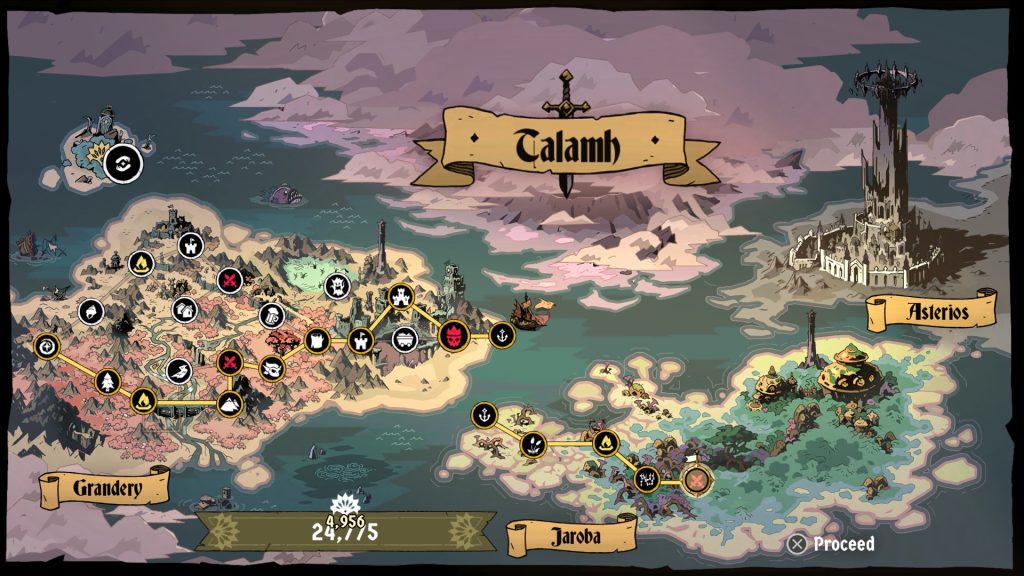Choose the masked bandit face node on the path
The image size is (1024, 576).
[x=271, y=369]
